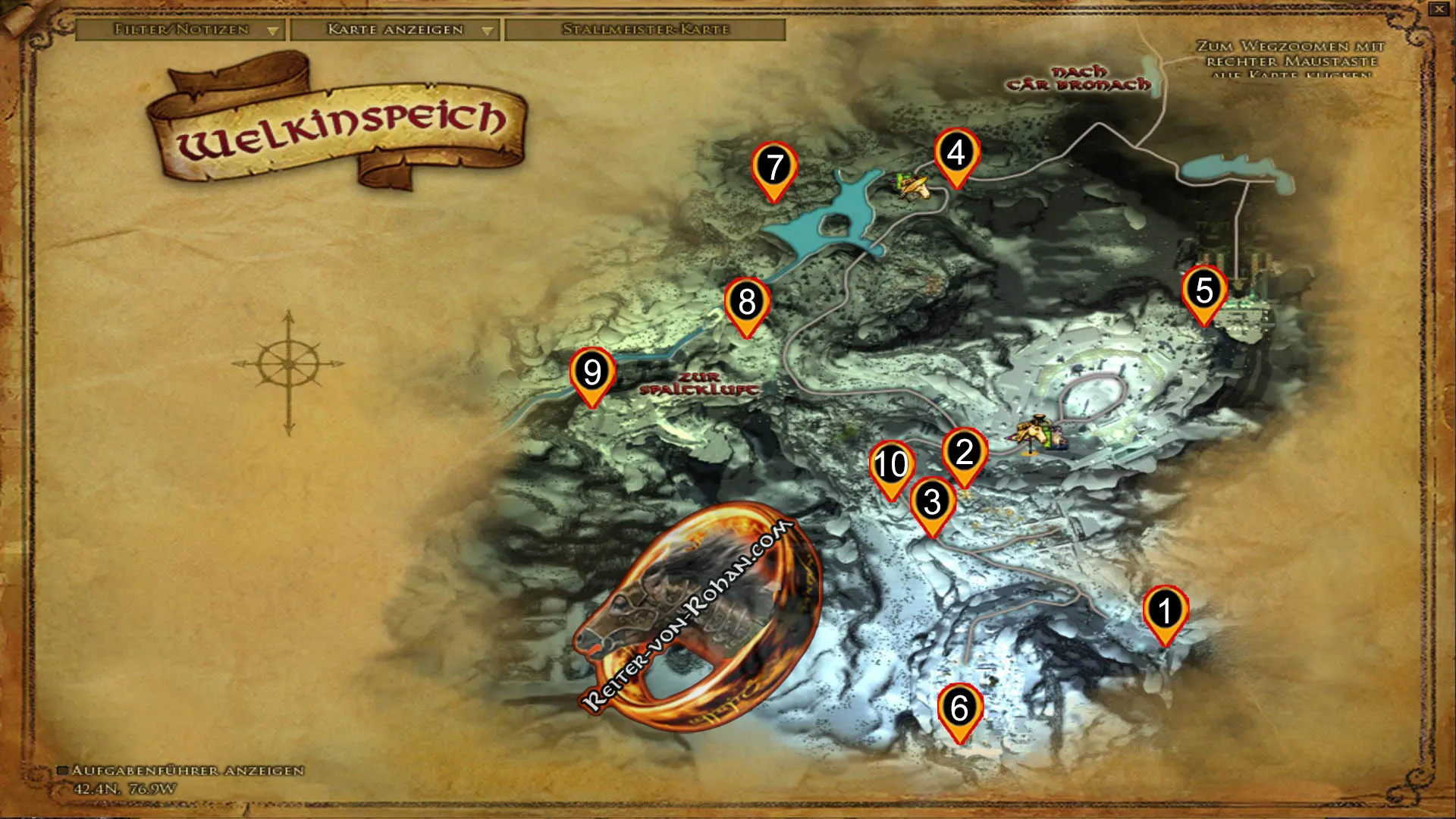Click the Zur Spaltkluft passage label
Screen dimensions: 1456x819
pos(697,385)
